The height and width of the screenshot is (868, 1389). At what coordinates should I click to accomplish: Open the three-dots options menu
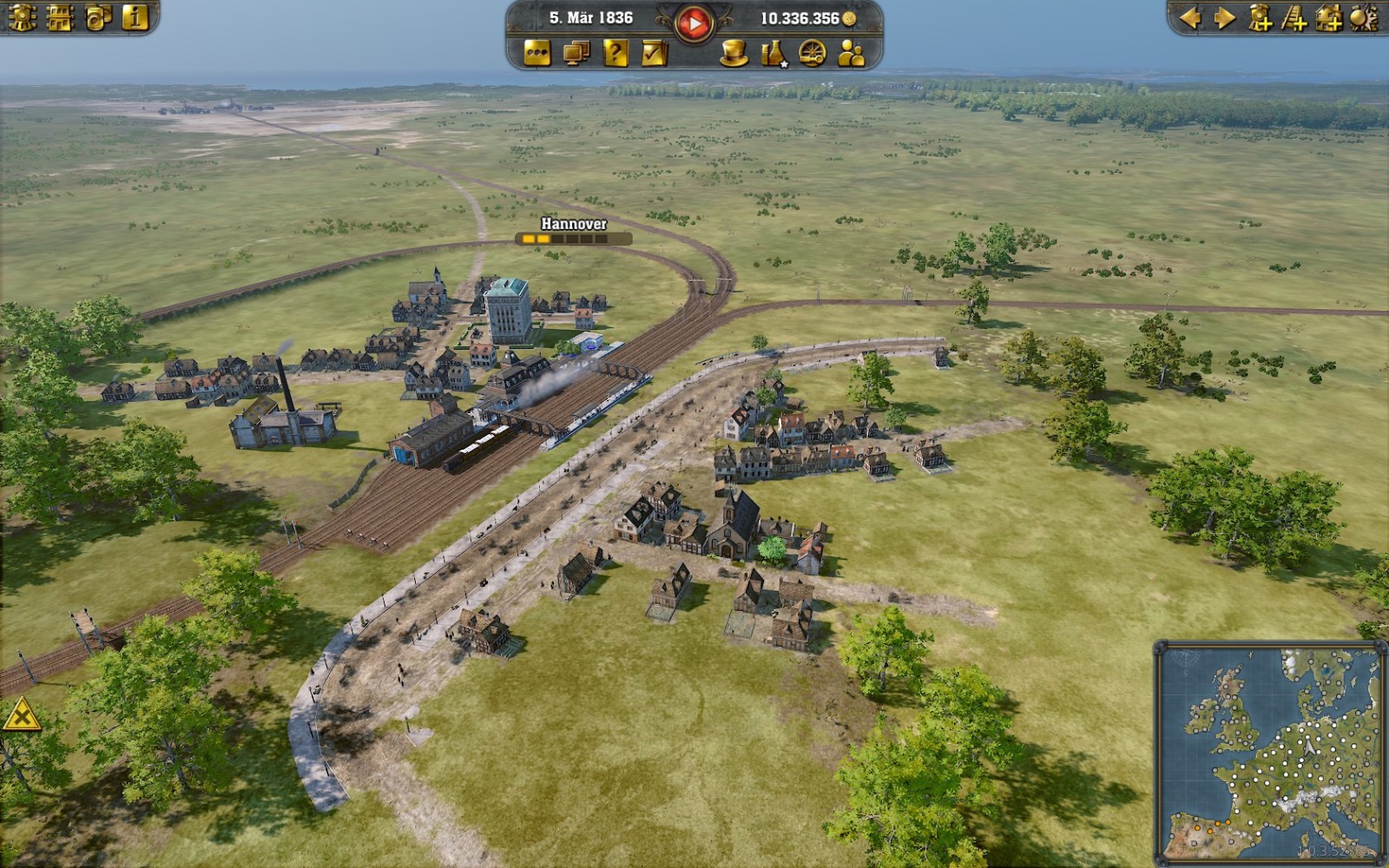click(x=537, y=54)
